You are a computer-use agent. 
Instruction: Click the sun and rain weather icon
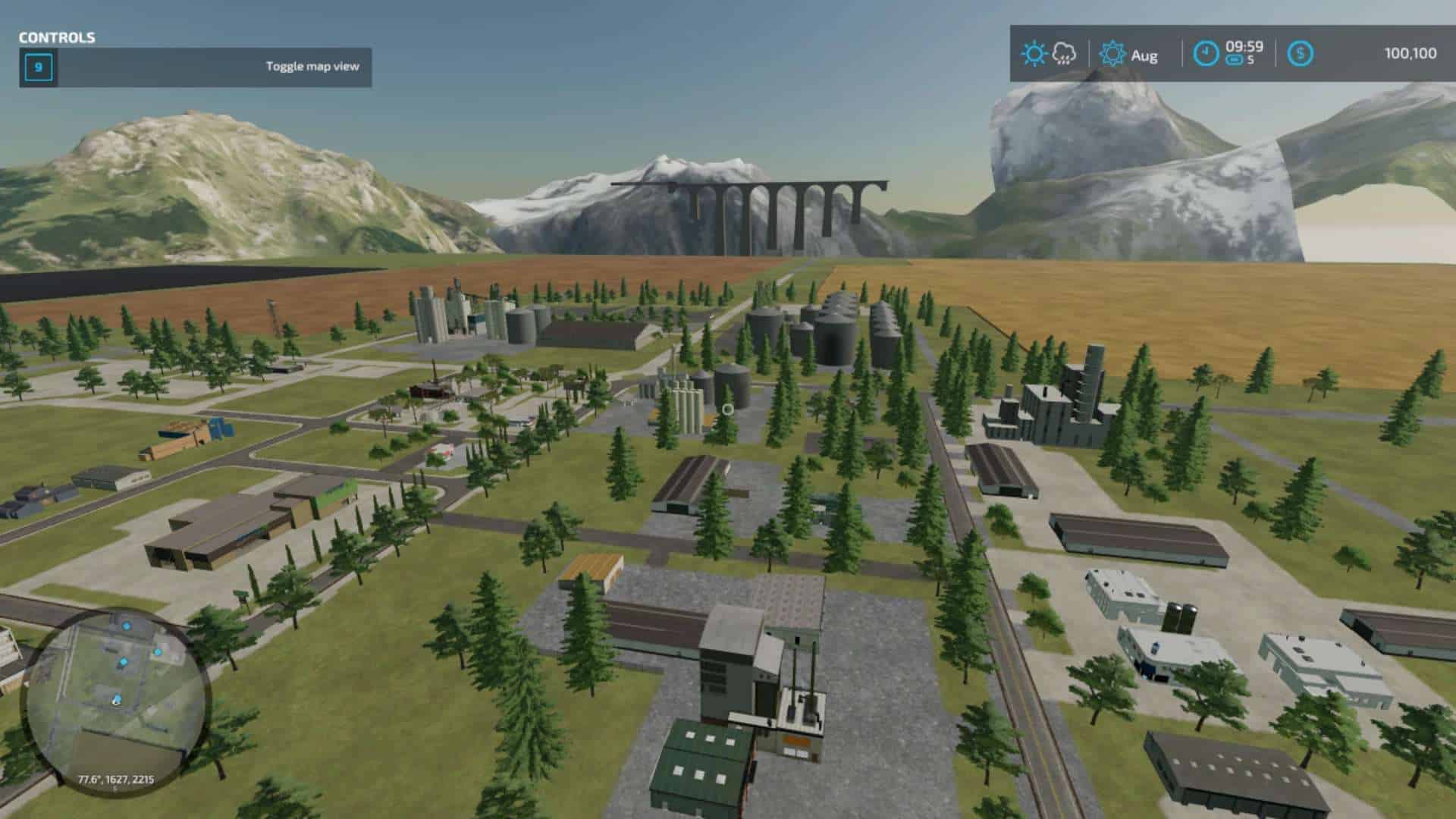(x=1048, y=54)
